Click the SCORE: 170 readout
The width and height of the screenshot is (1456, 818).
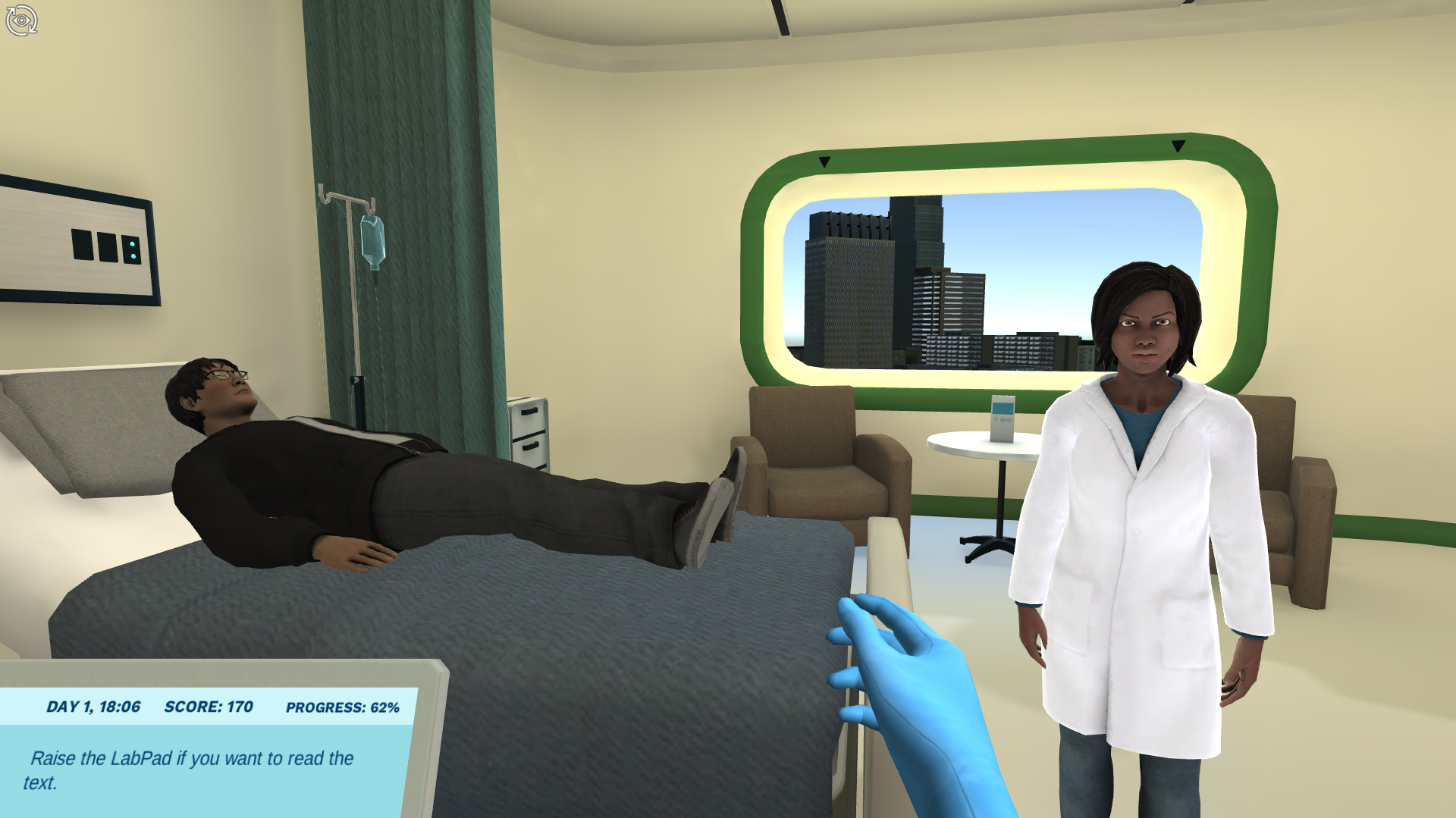click(208, 706)
